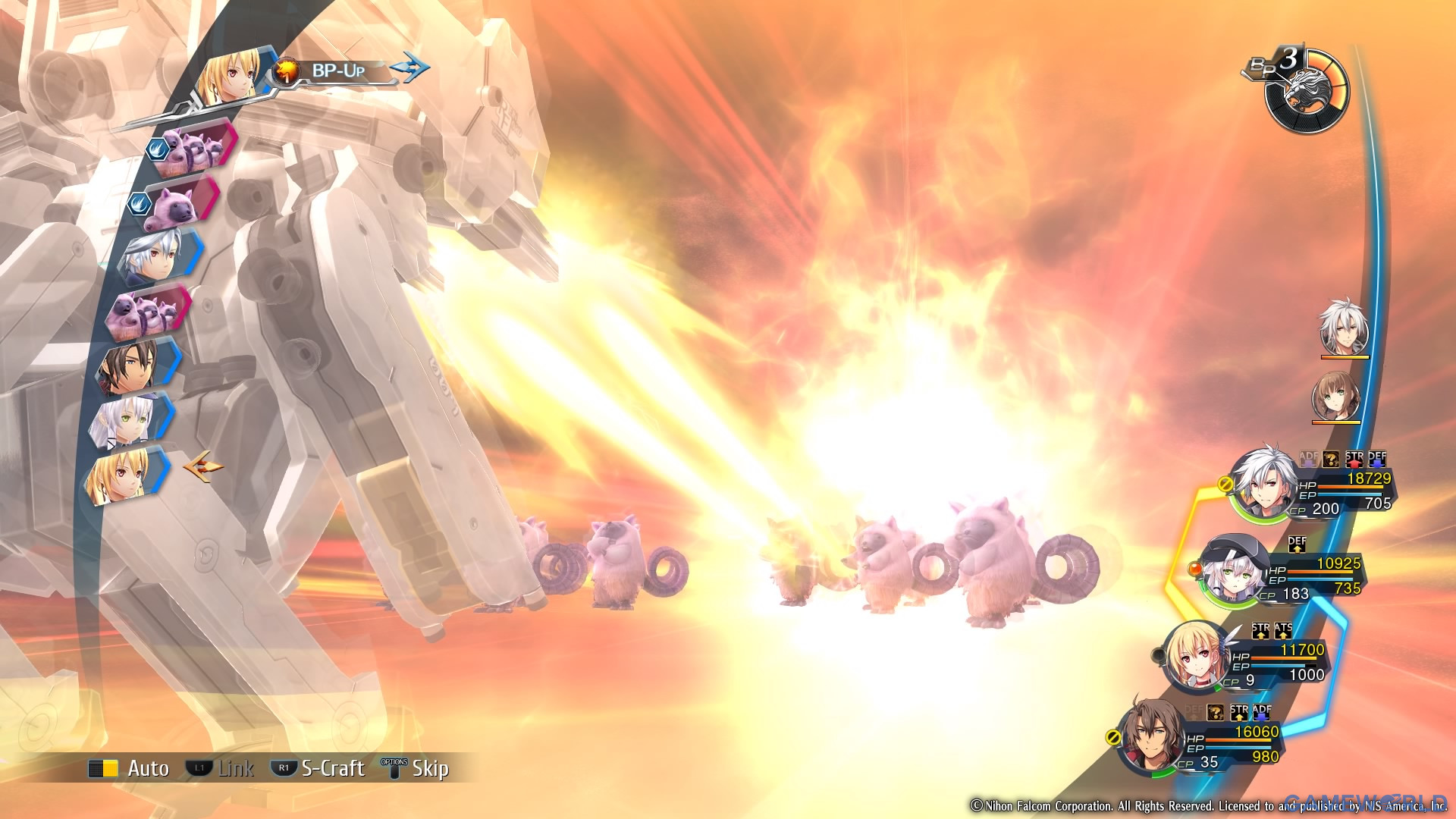Click the Brave Points gauge
The width and height of the screenshot is (1456, 819).
coord(1306,91)
